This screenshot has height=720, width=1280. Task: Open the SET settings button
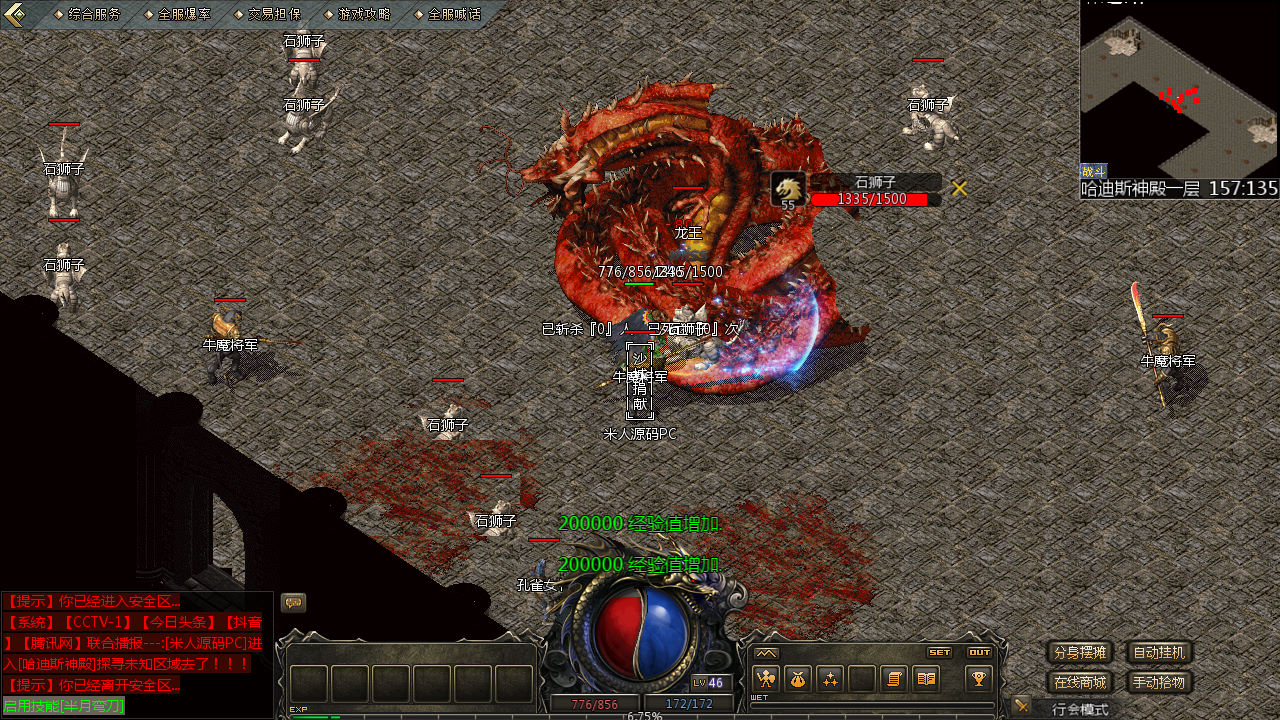point(939,652)
